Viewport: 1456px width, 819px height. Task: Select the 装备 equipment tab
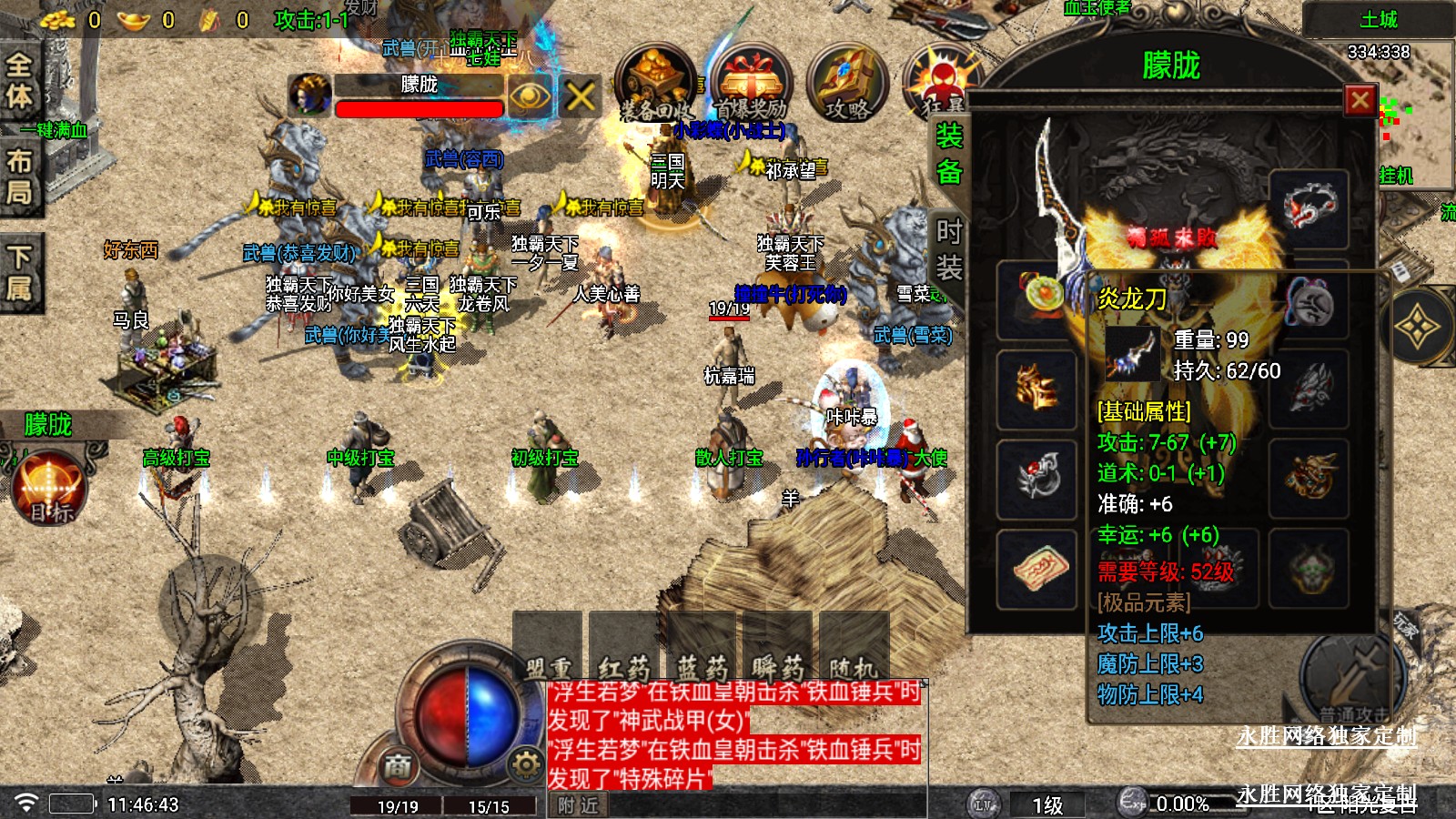pyautogui.click(x=949, y=153)
